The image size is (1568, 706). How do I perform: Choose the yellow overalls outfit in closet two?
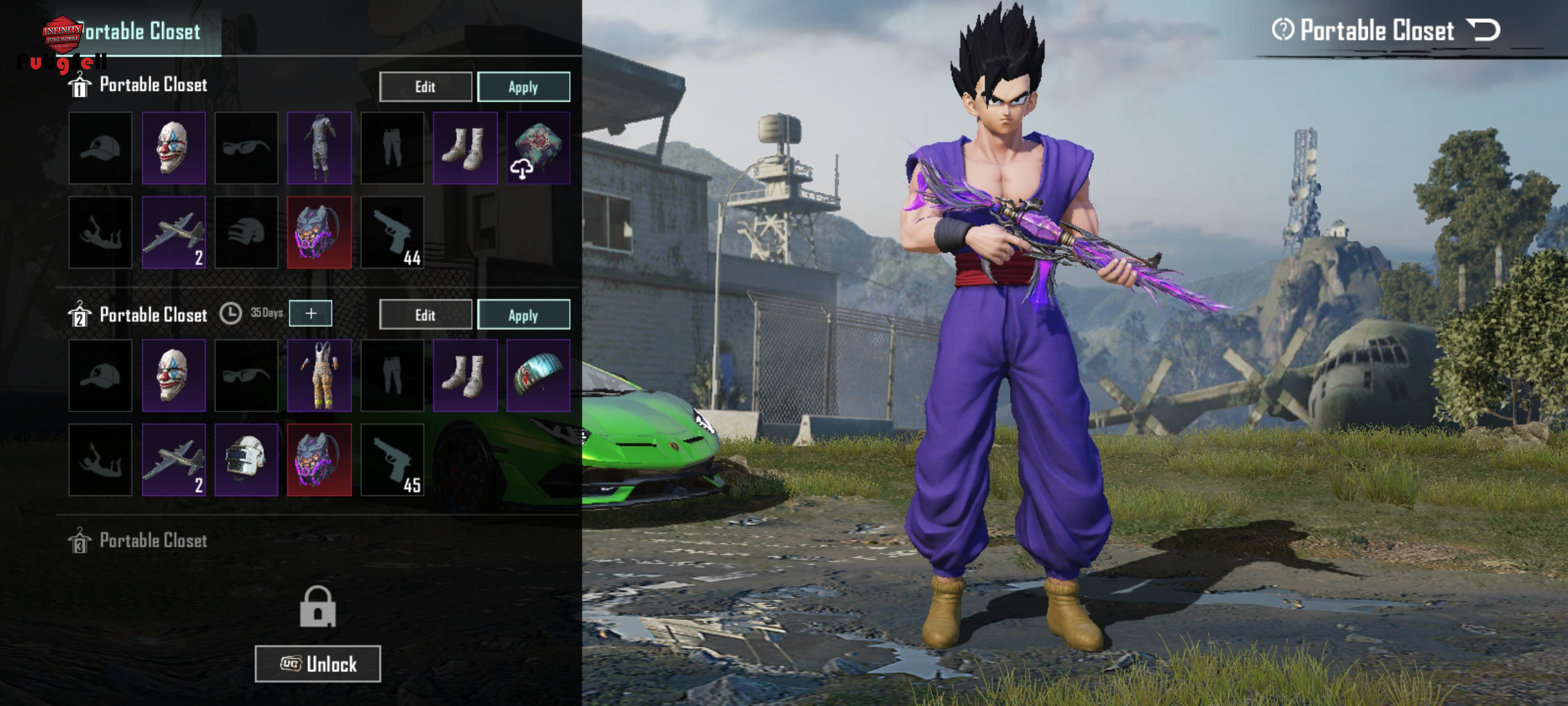tap(319, 375)
